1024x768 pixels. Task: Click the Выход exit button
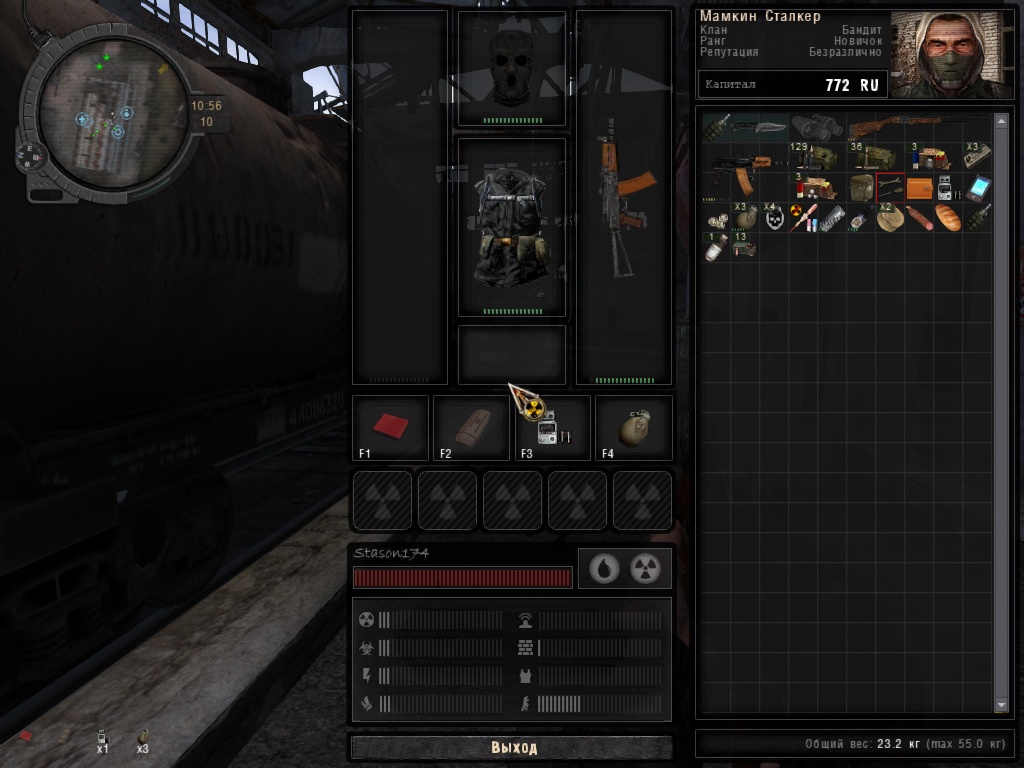tap(512, 747)
